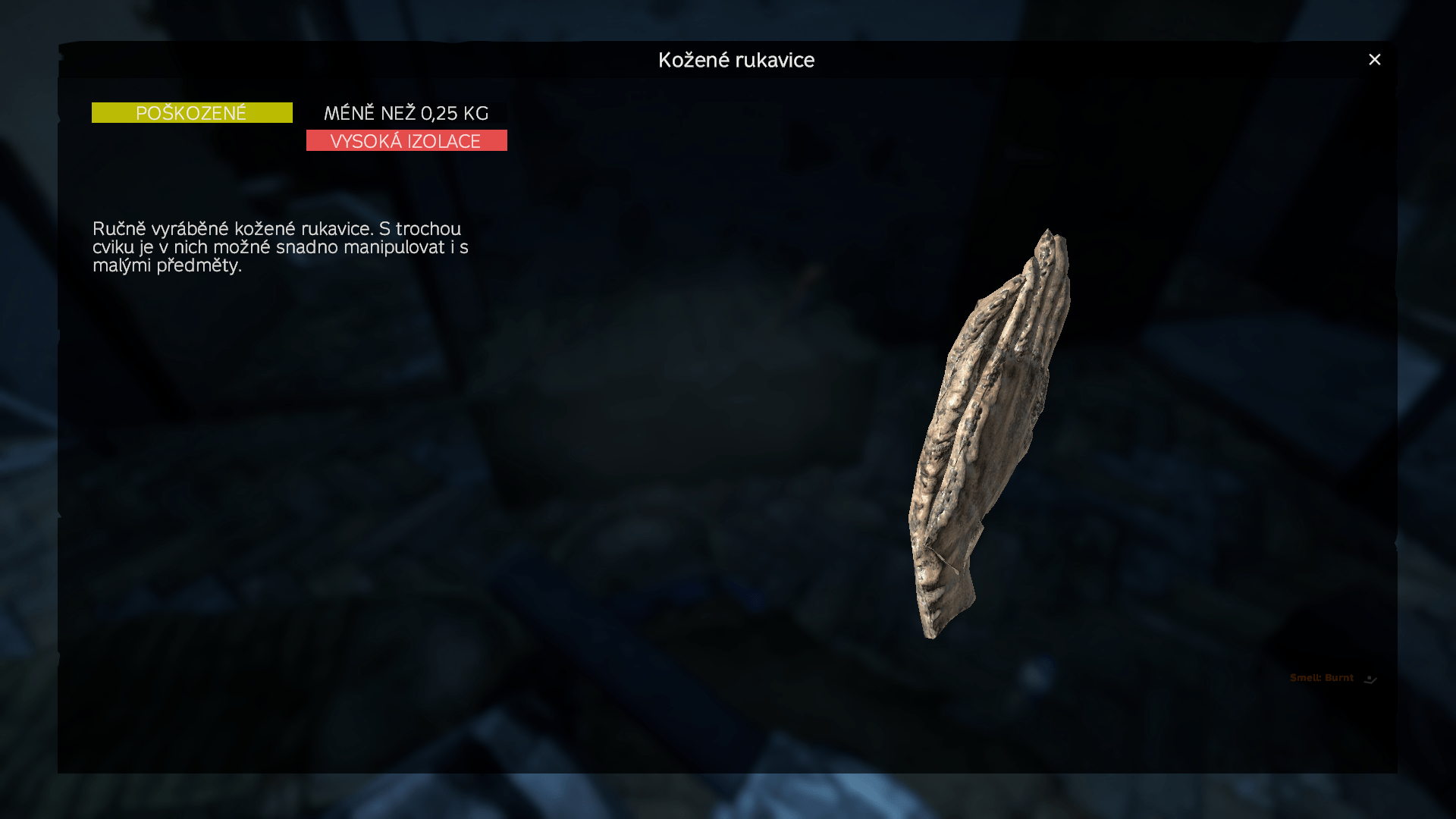The width and height of the screenshot is (1456, 819).
Task: Click the Kožené rukavice title text
Action: 736,60
